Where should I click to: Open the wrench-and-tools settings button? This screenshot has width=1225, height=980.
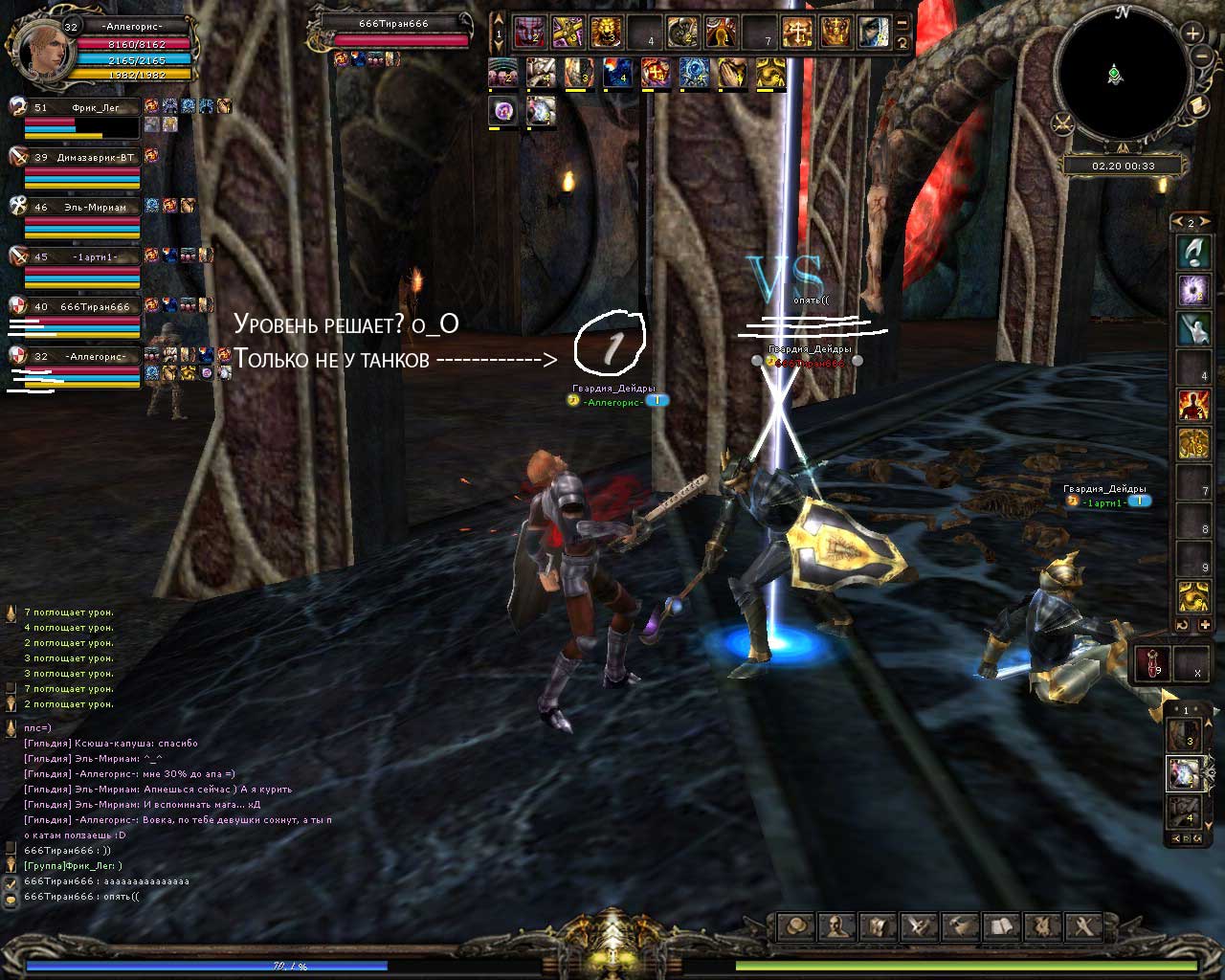1084,926
